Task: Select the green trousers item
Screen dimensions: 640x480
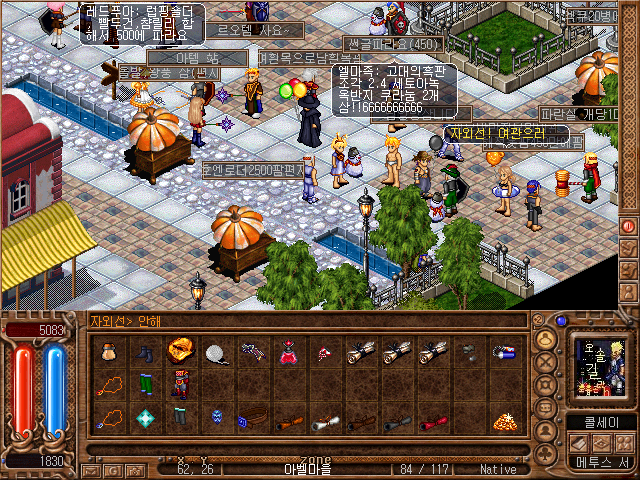Action: [x=145, y=386]
